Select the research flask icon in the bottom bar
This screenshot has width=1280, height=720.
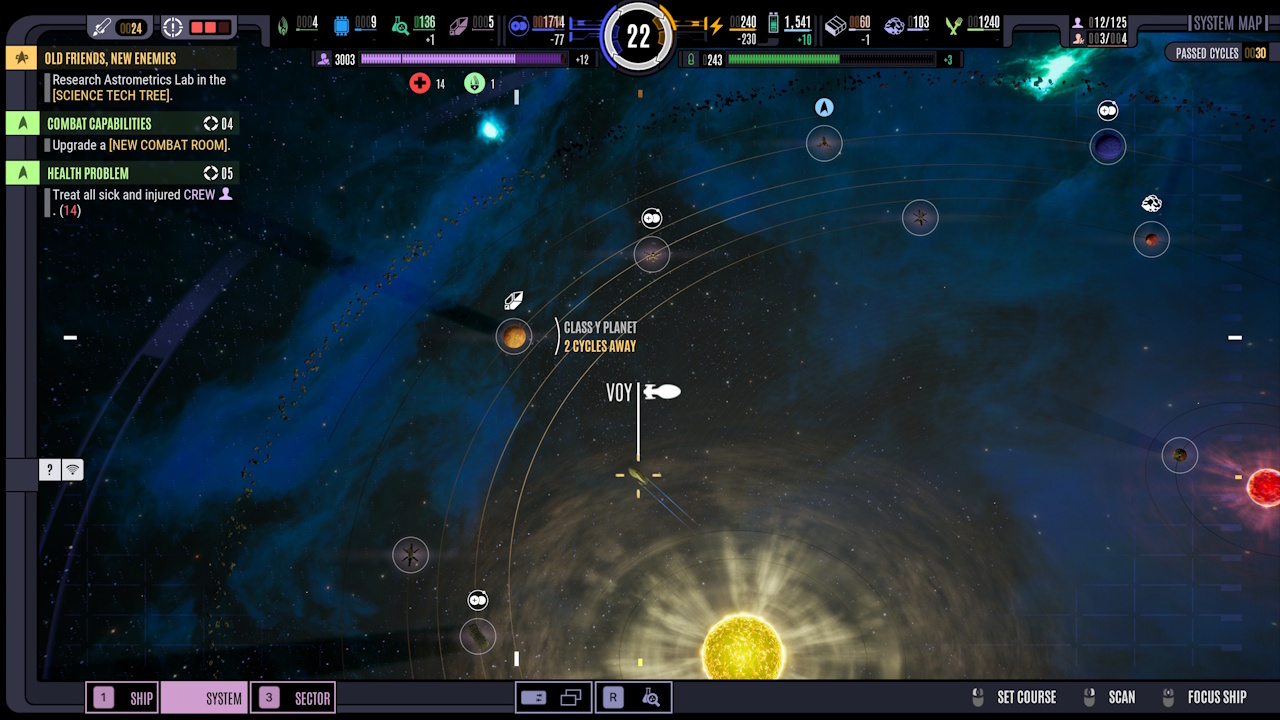coord(652,697)
